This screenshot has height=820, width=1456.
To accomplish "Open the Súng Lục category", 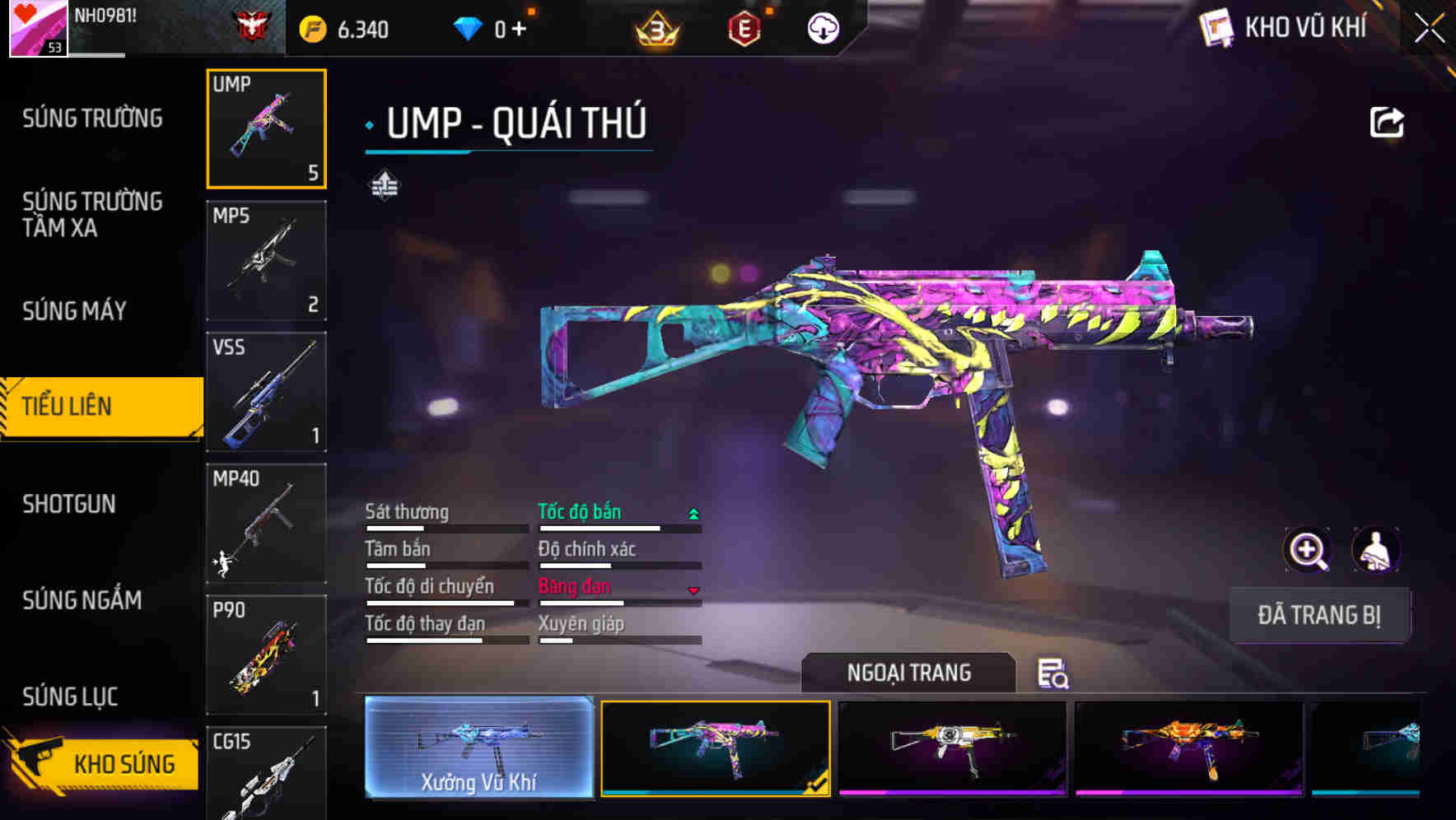I will coord(70,697).
